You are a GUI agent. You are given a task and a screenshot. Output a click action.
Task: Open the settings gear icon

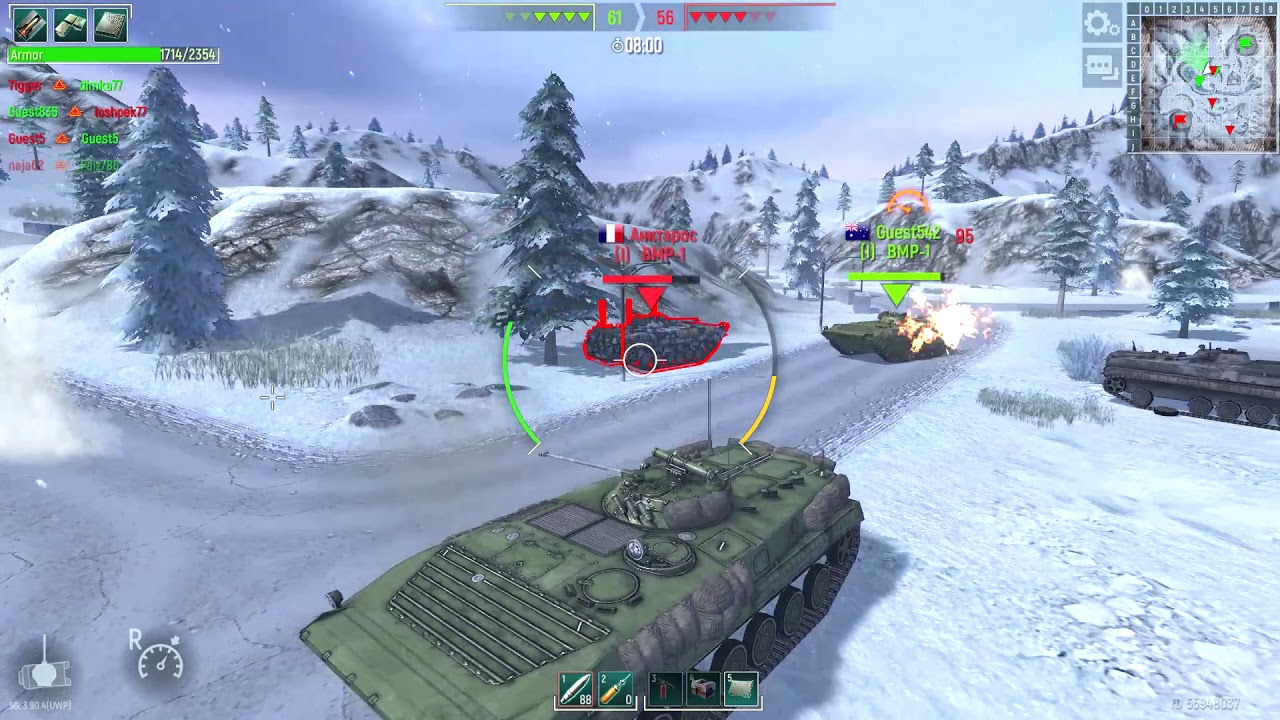(1101, 23)
